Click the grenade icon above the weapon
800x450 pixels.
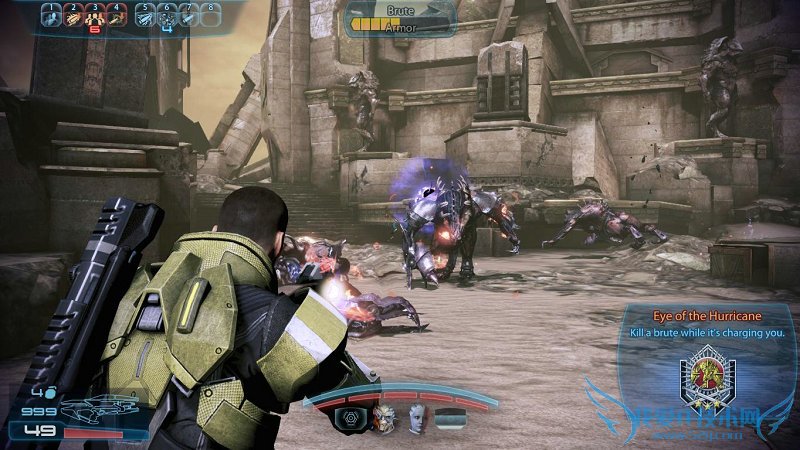pos(50,391)
